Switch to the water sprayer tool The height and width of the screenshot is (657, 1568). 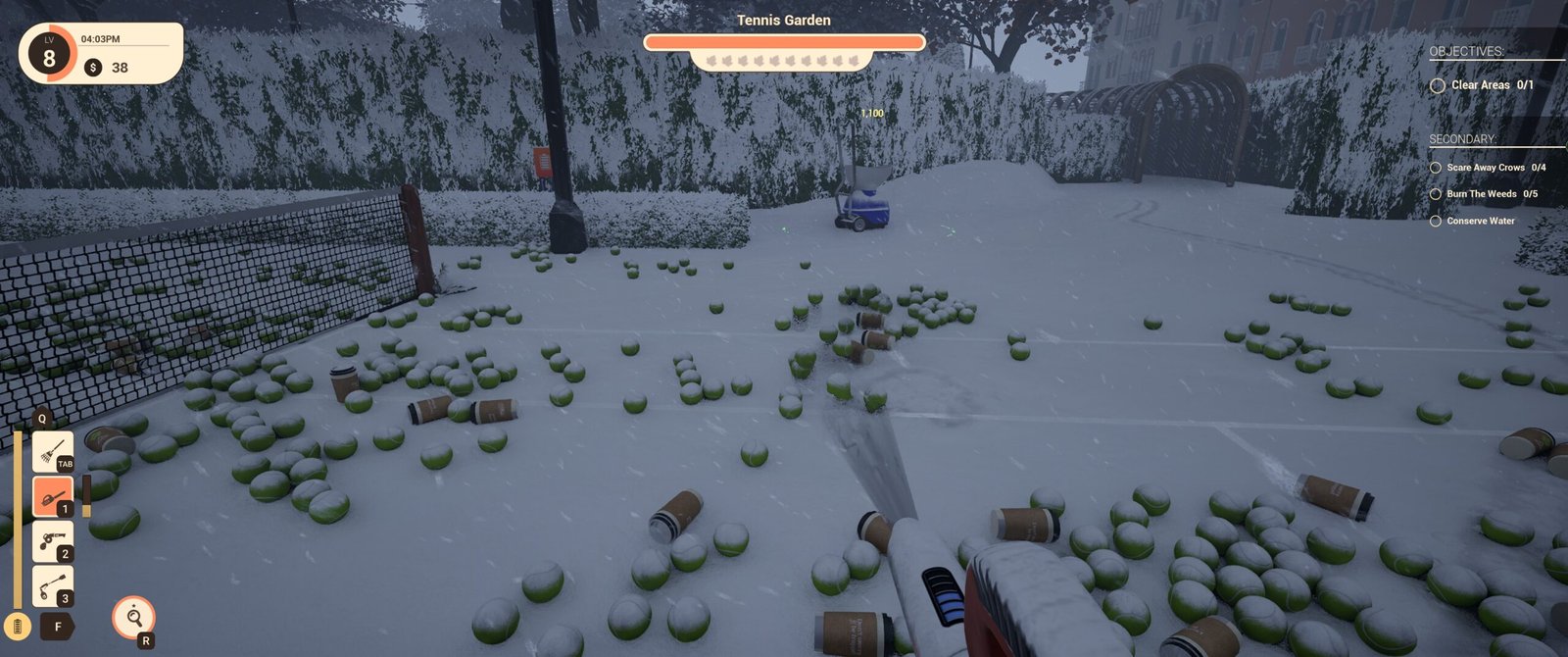coord(52,541)
